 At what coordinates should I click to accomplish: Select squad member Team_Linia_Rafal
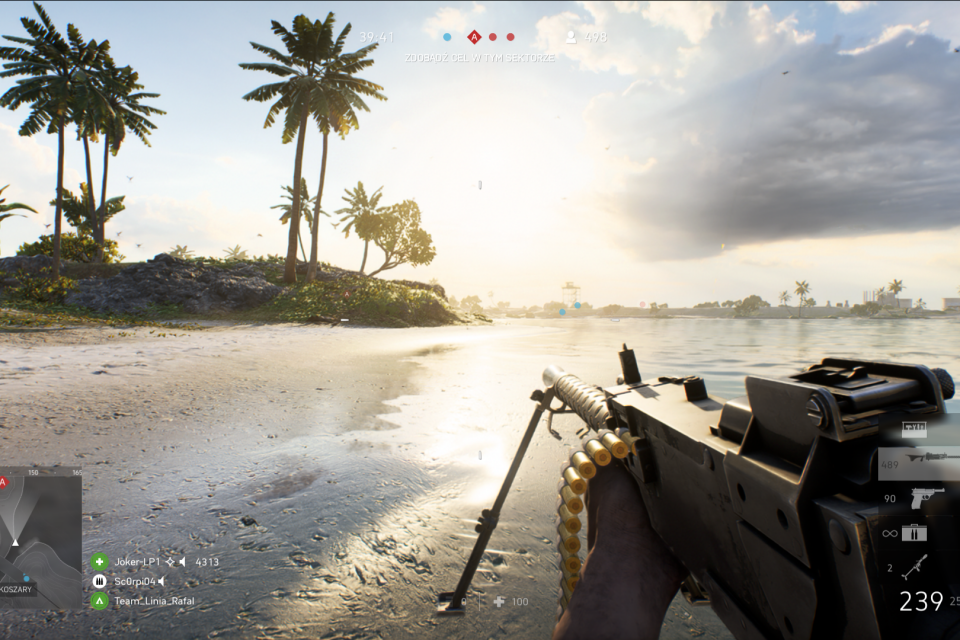pos(141,601)
